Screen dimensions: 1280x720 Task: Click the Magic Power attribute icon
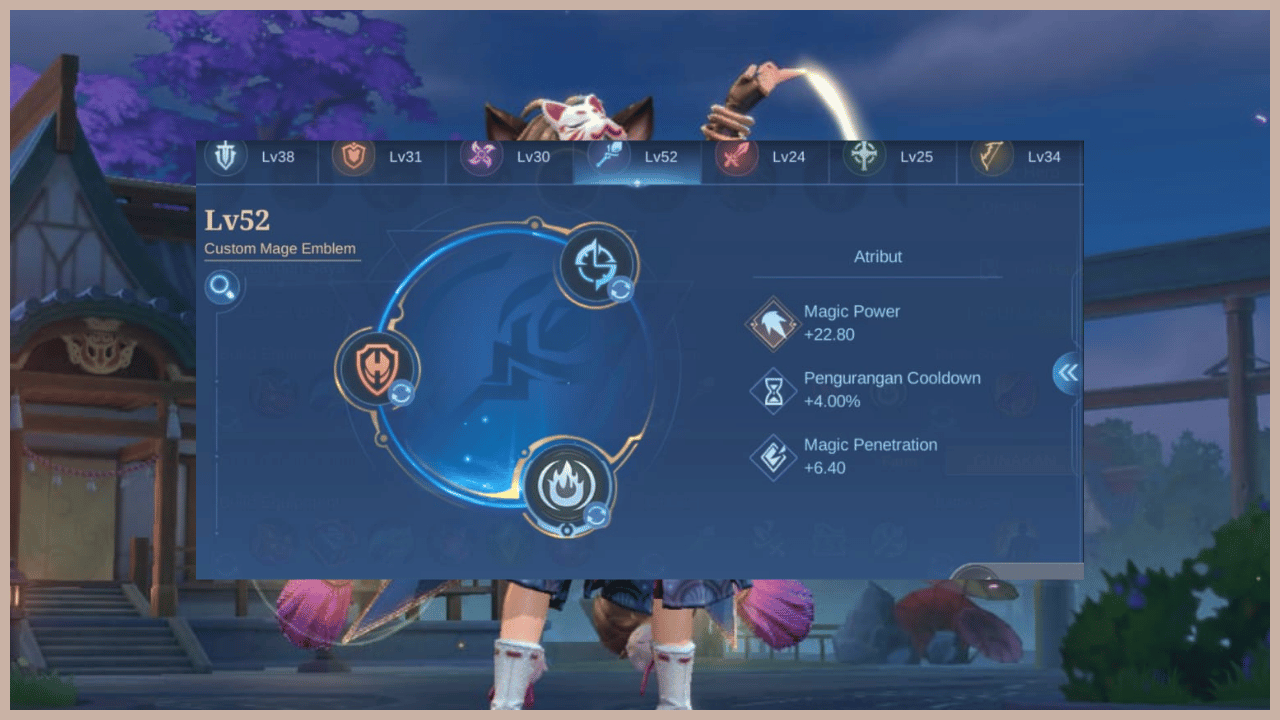coord(772,322)
